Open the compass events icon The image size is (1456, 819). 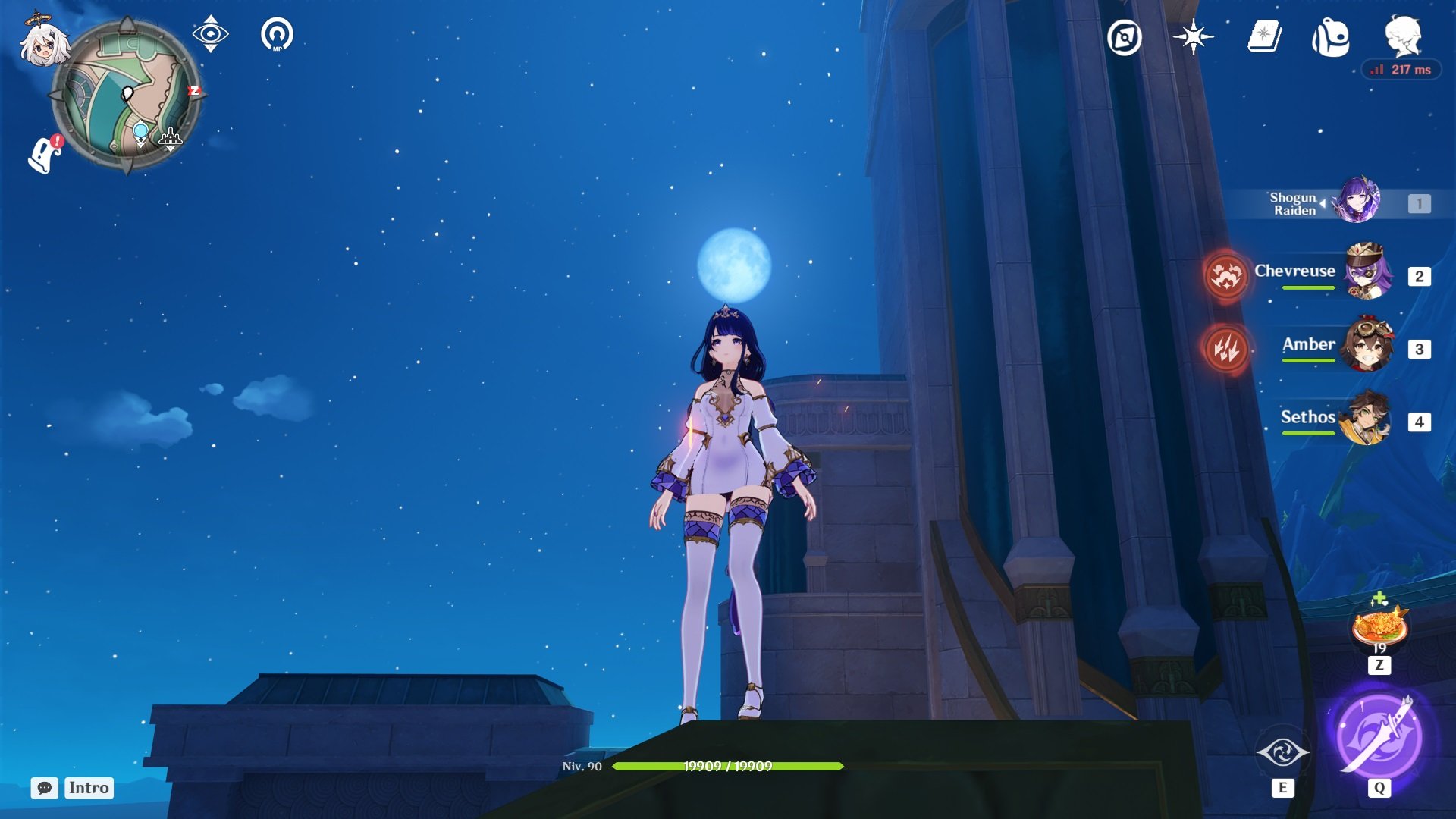pos(1124,37)
